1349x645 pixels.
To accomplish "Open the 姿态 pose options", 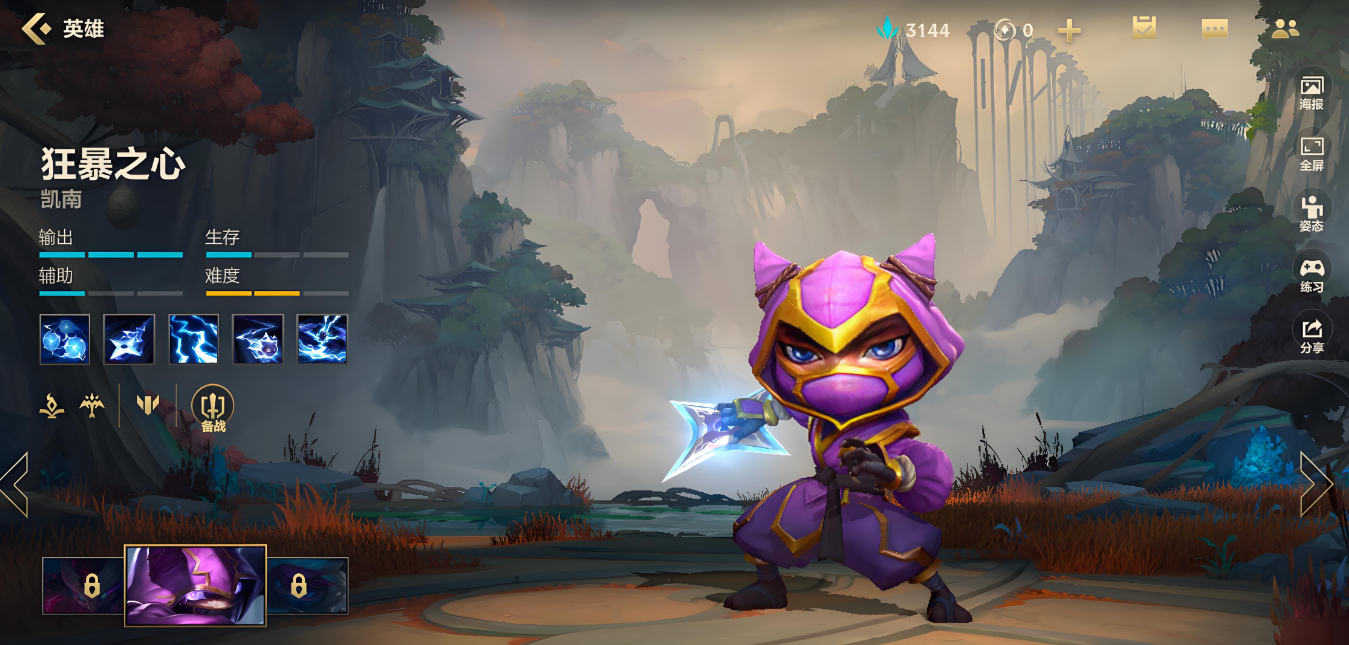I will pos(1311,214).
